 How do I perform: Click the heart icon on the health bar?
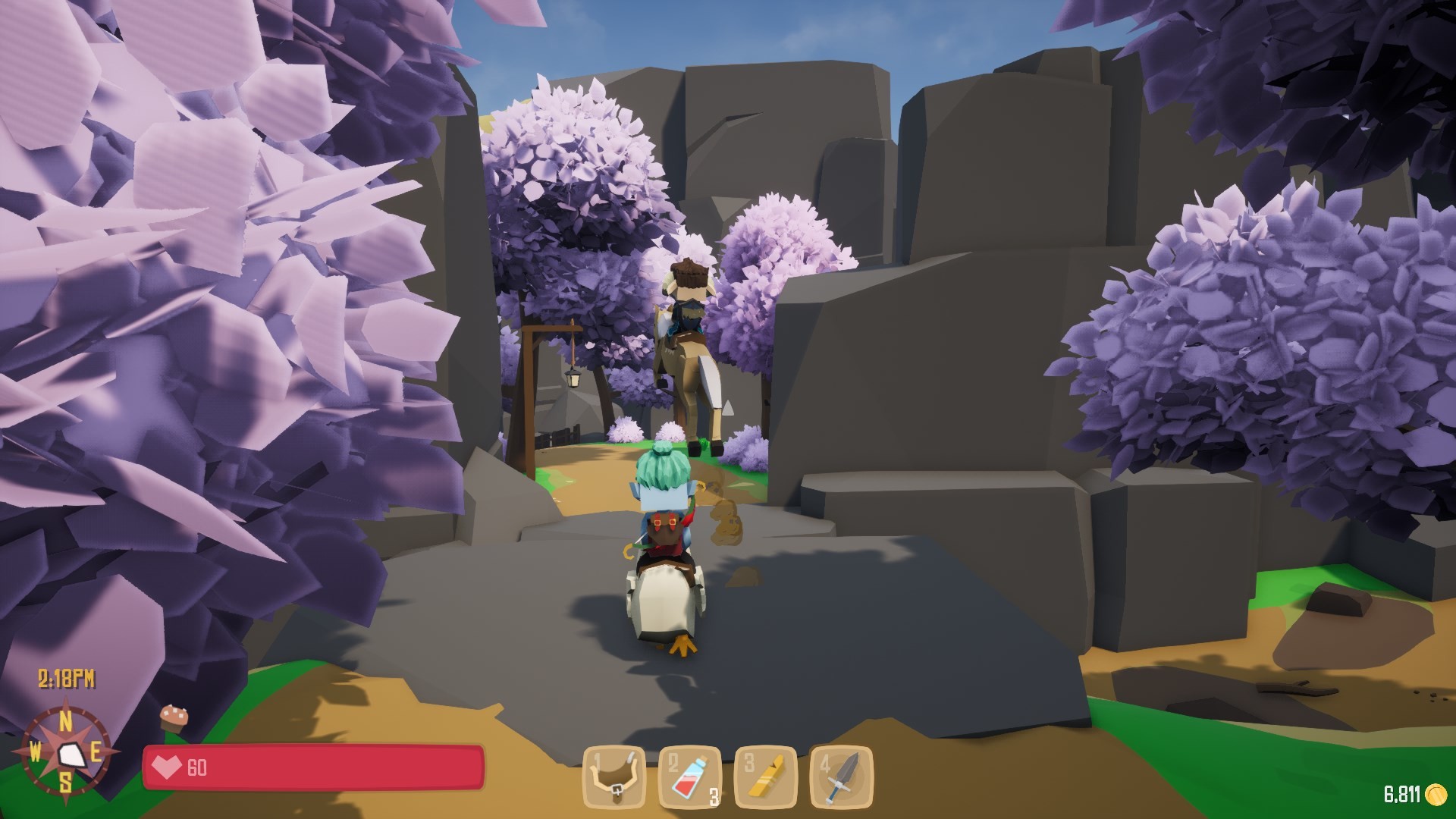168,767
